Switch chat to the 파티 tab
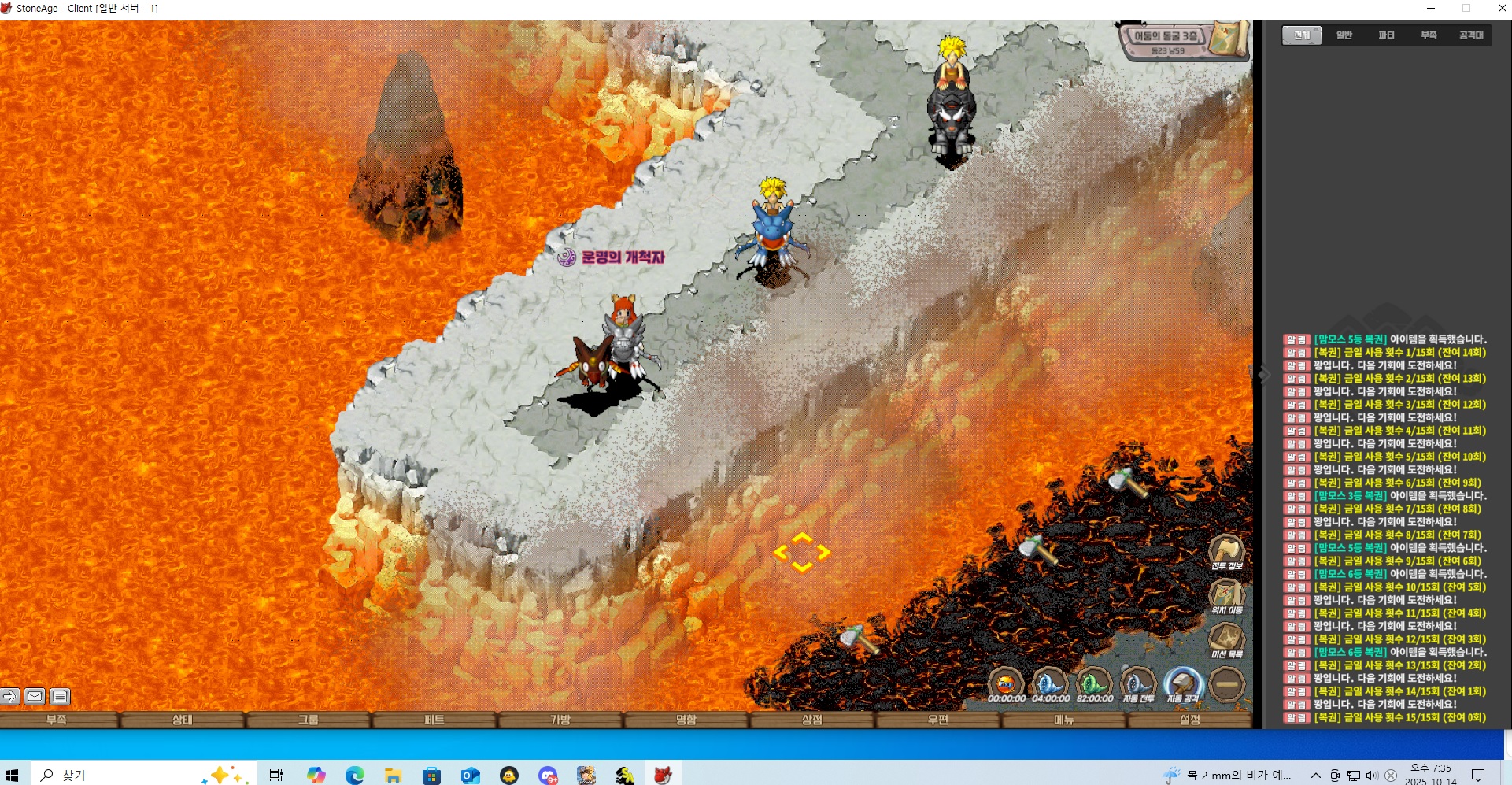 pyautogui.click(x=1387, y=35)
